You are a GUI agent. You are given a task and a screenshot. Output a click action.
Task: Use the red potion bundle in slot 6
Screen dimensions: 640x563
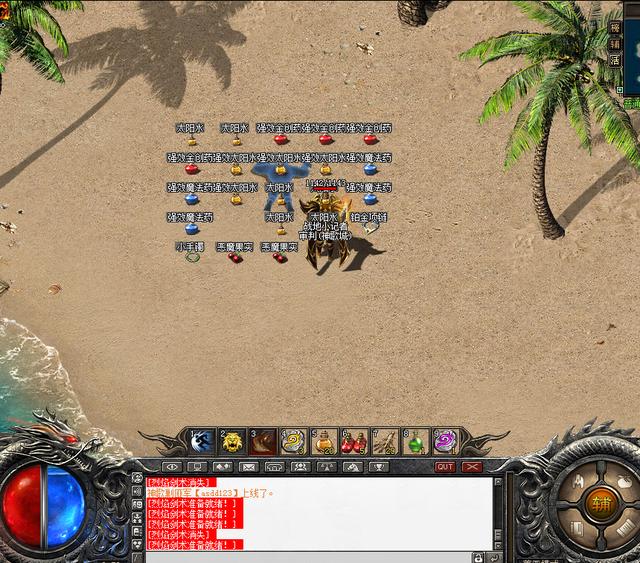pyautogui.click(x=354, y=441)
